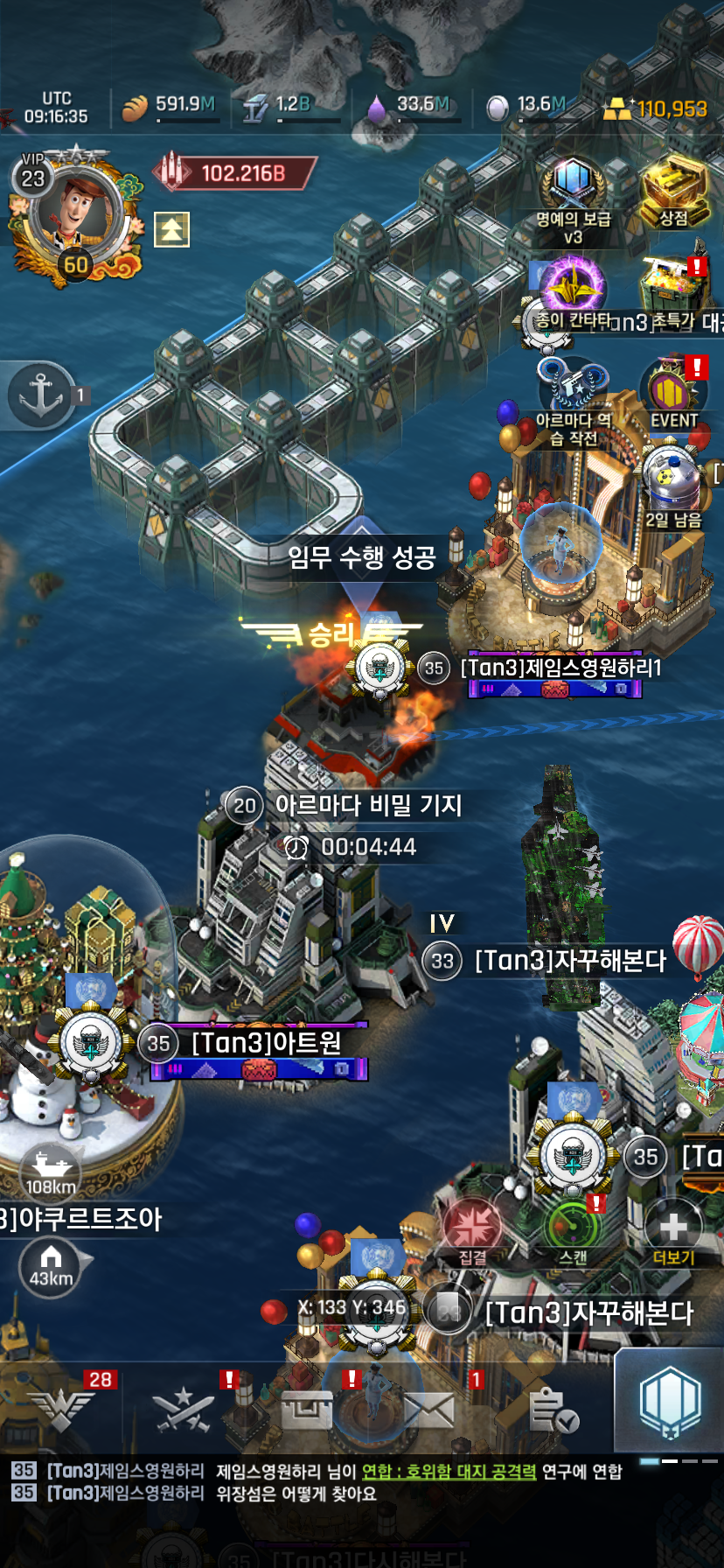Viewport: 724px width, 1568px height.
Task: Open the envelope mail inbox
Action: point(428,1409)
